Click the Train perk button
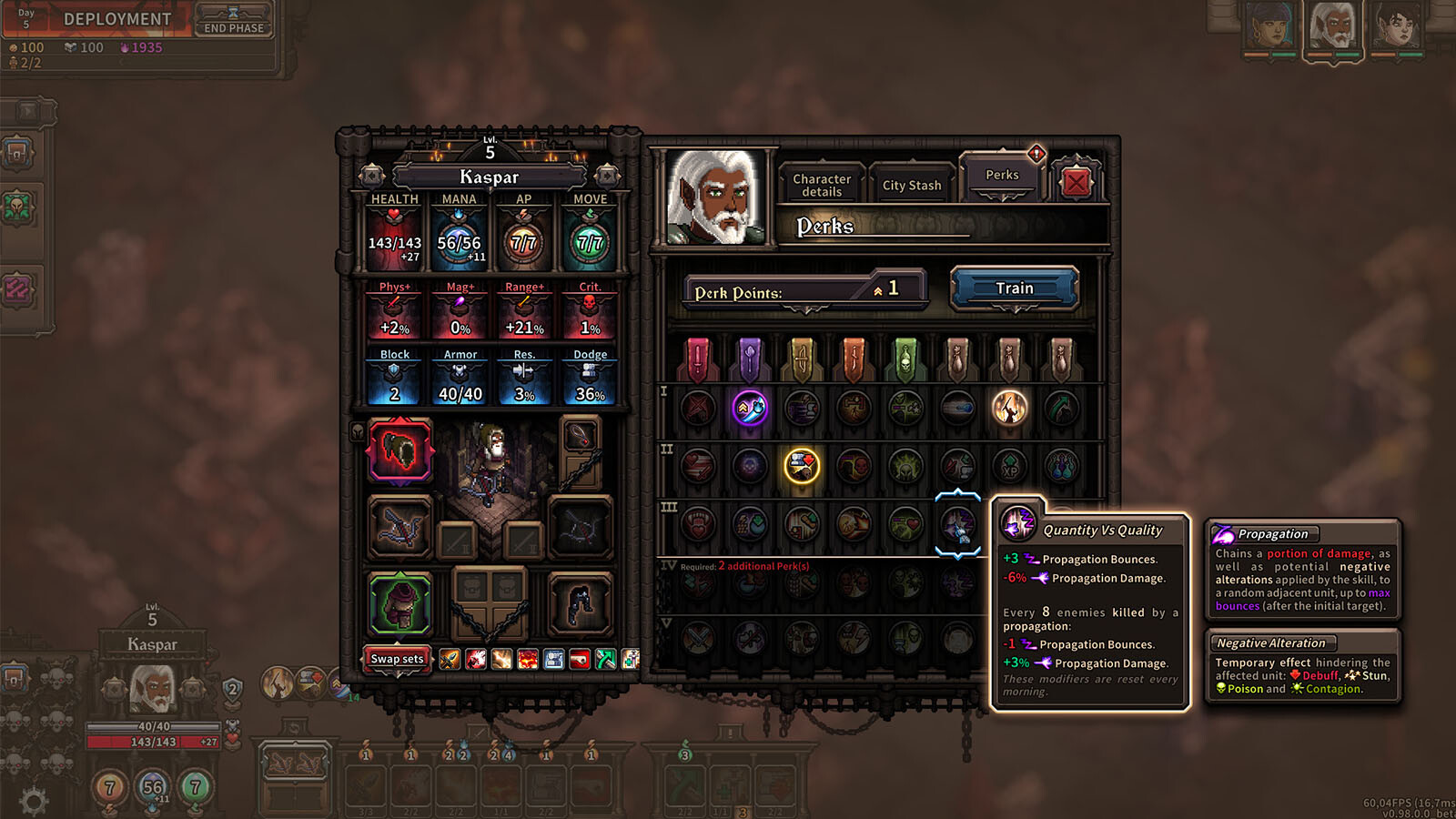Image resolution: width=1456 pixels, height=819 pixels. [x=1014, y=288]
